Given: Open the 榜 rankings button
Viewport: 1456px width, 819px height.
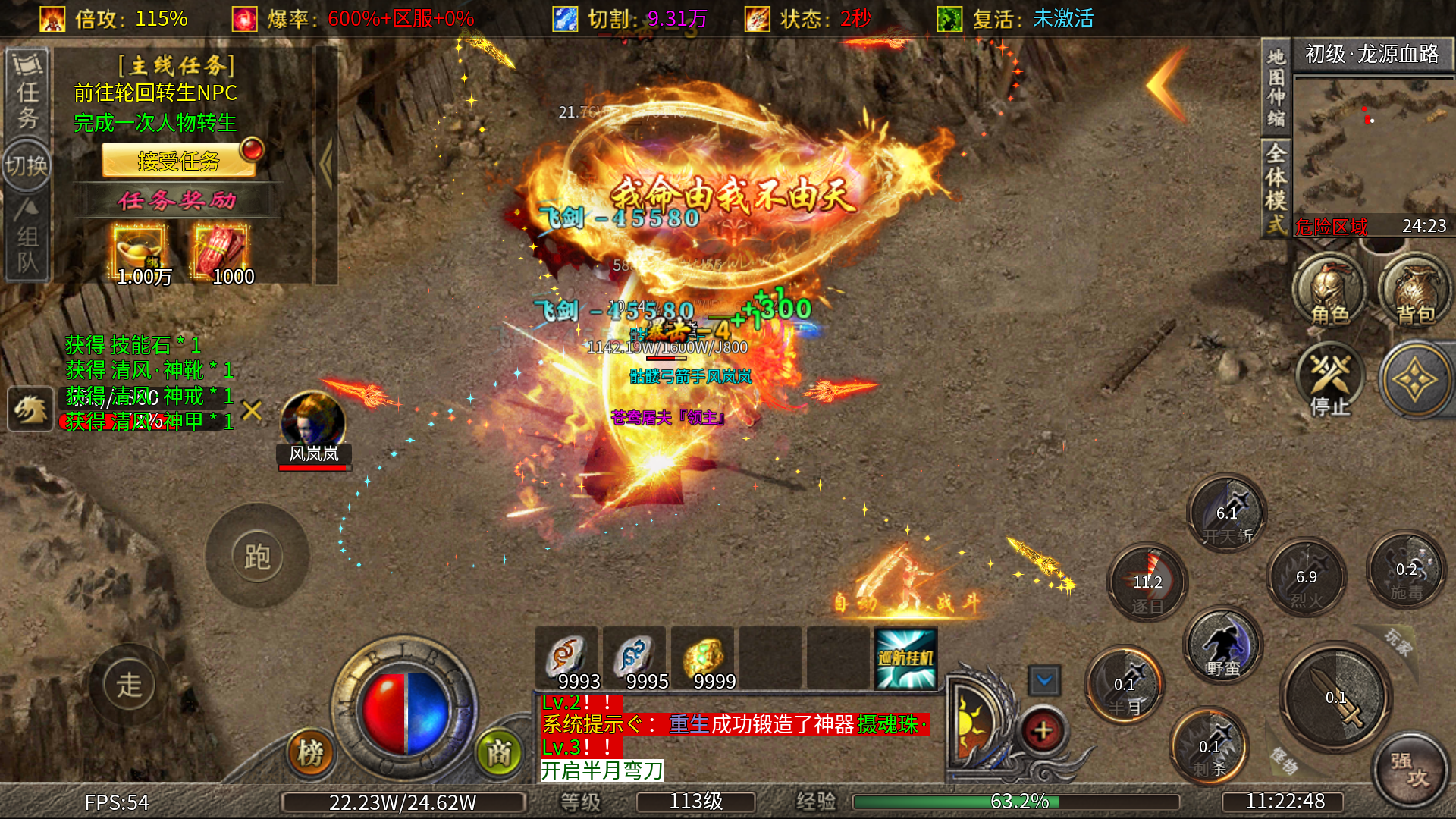Looking at the screenshot, I should click(310, 753).
